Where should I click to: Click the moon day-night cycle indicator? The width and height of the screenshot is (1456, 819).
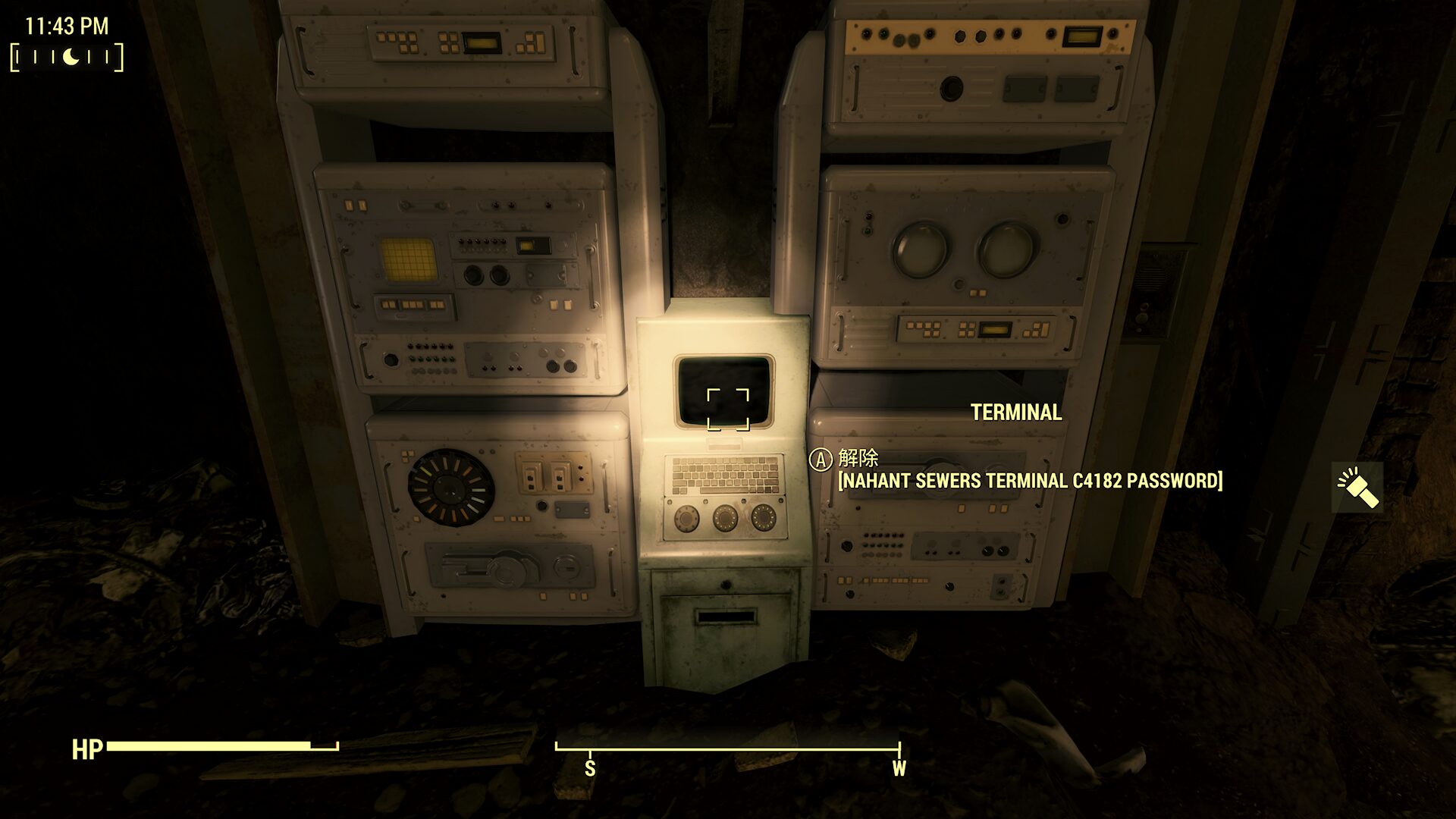tap(71, 57)
